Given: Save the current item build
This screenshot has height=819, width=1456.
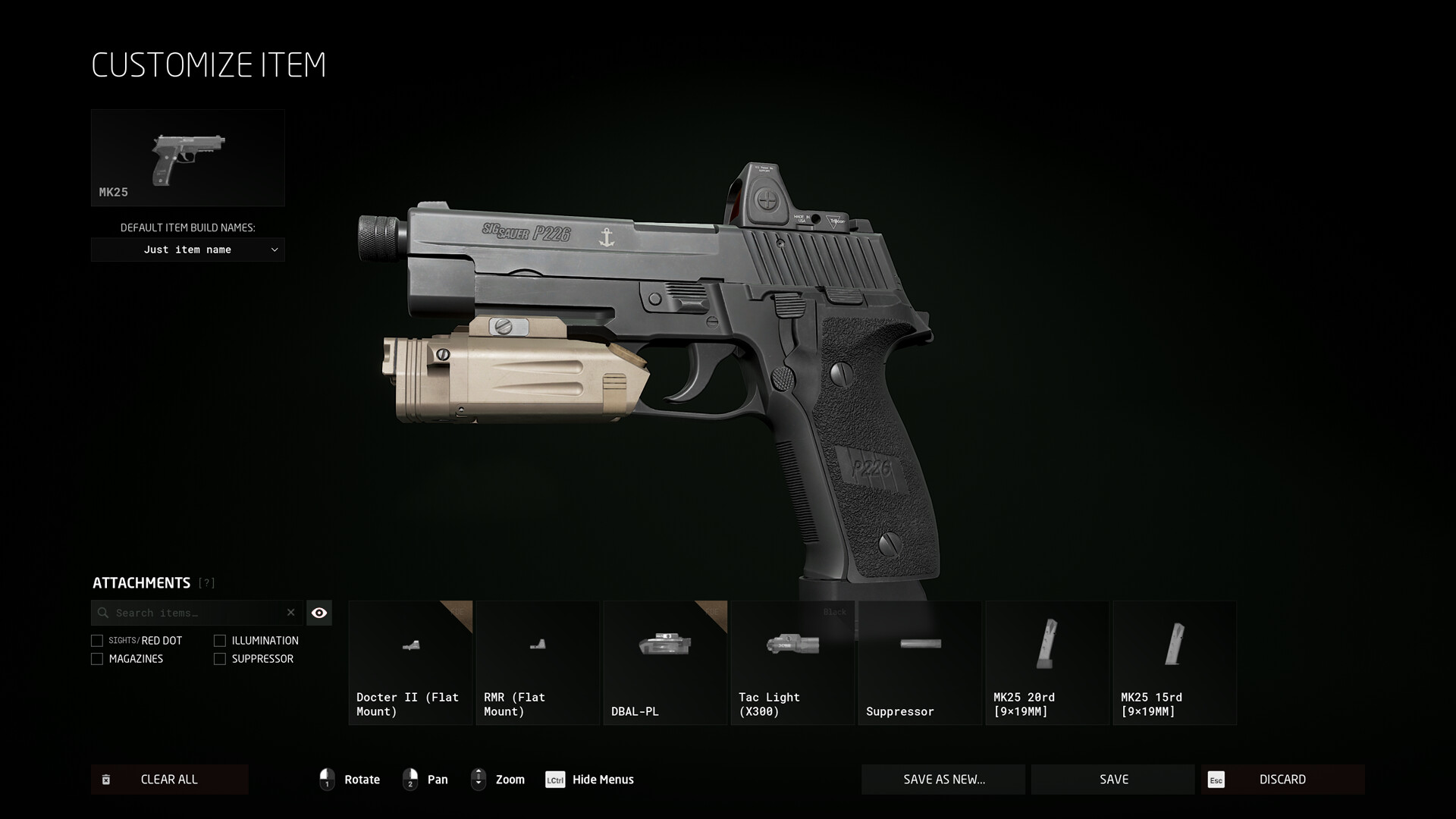Looking at the screenshot, I should click(1113, 780).
